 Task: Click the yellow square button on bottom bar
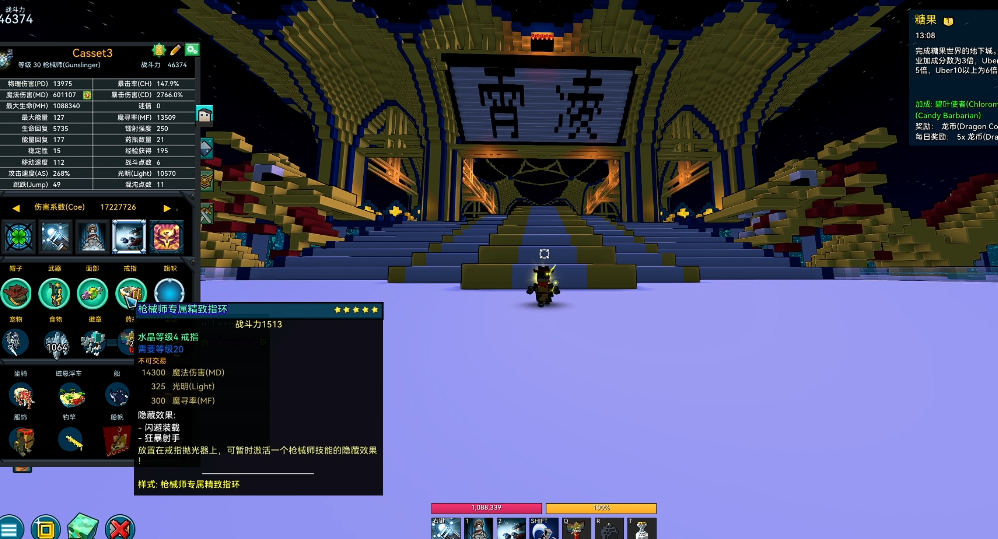pos(45,527)
